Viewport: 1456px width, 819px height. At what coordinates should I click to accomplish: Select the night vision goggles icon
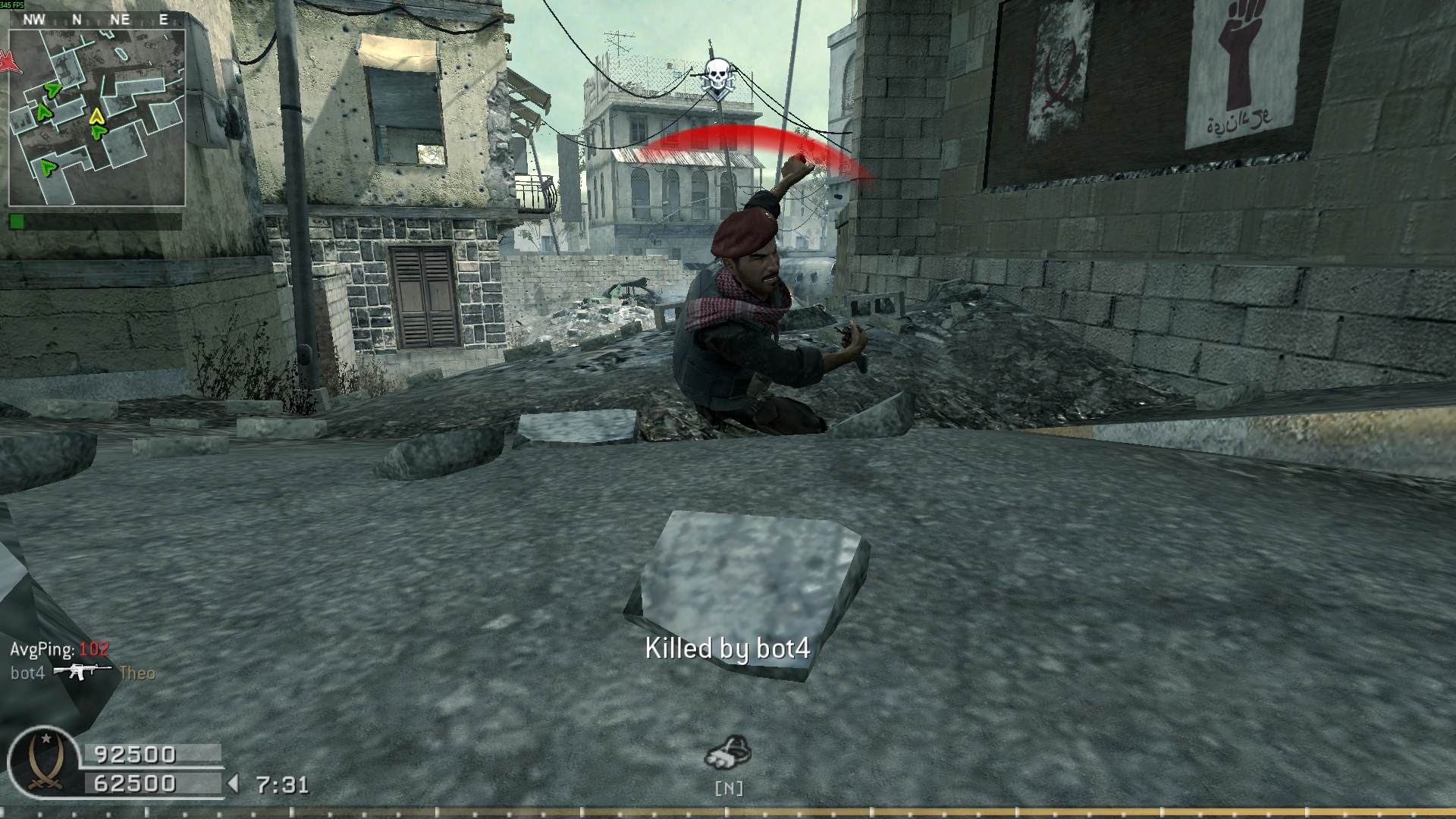click(728, 752)
